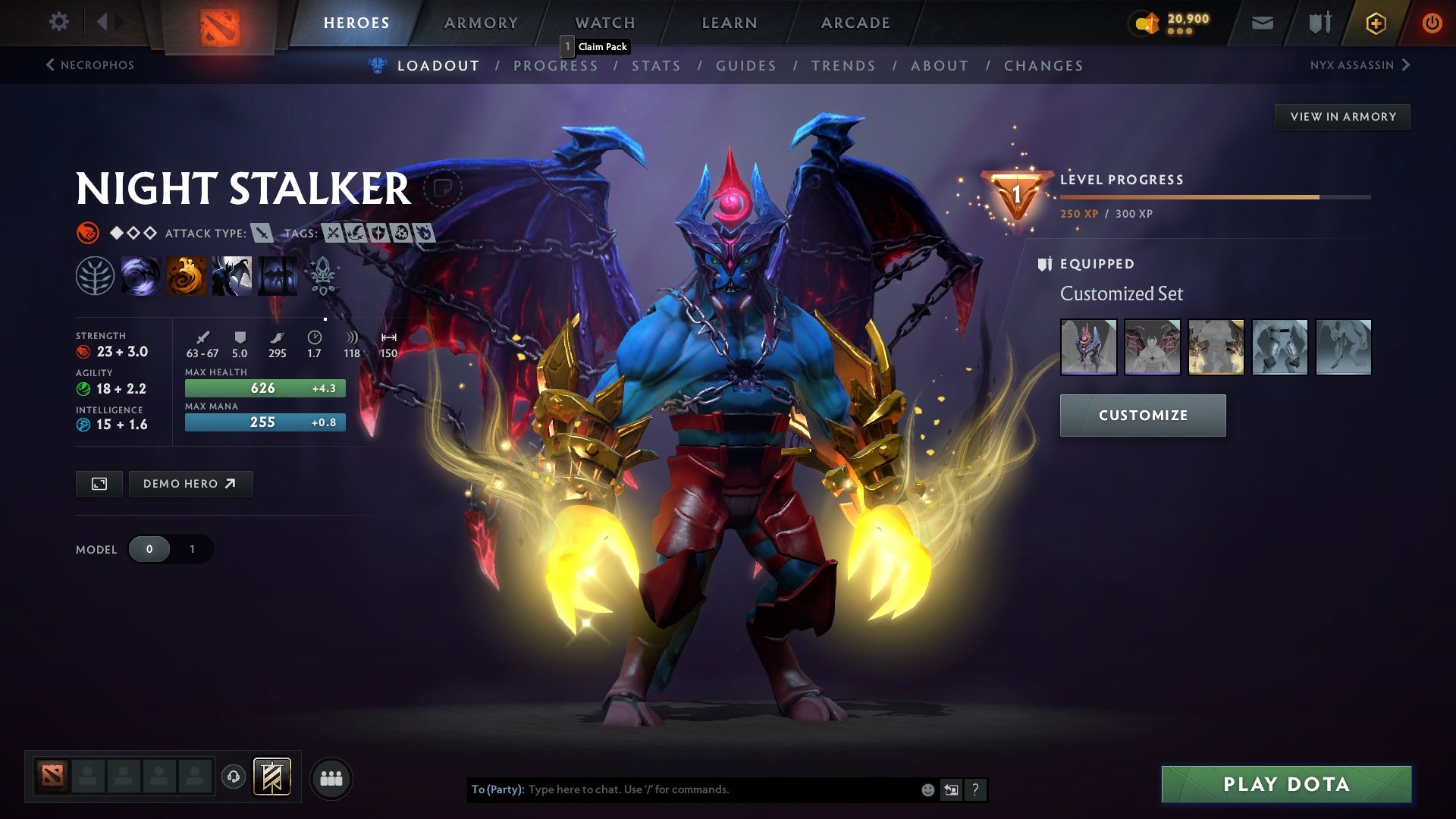Open the friends list icon
The height and width of the screenshot is (819, 1456).
click(331, 777)
